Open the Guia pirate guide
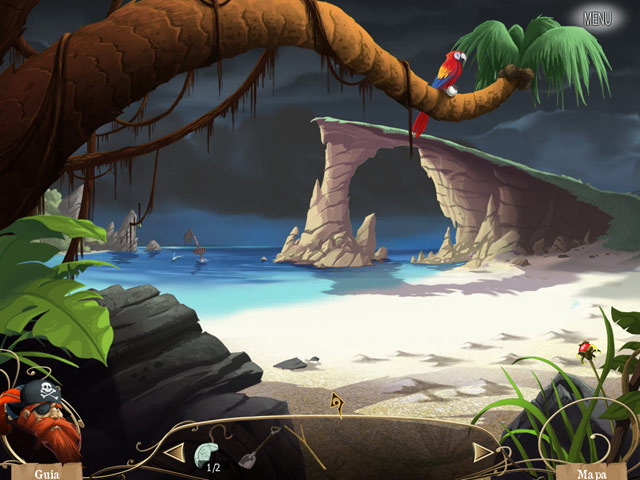This screenshot has width=640, height=480. (x=44, y=470)
